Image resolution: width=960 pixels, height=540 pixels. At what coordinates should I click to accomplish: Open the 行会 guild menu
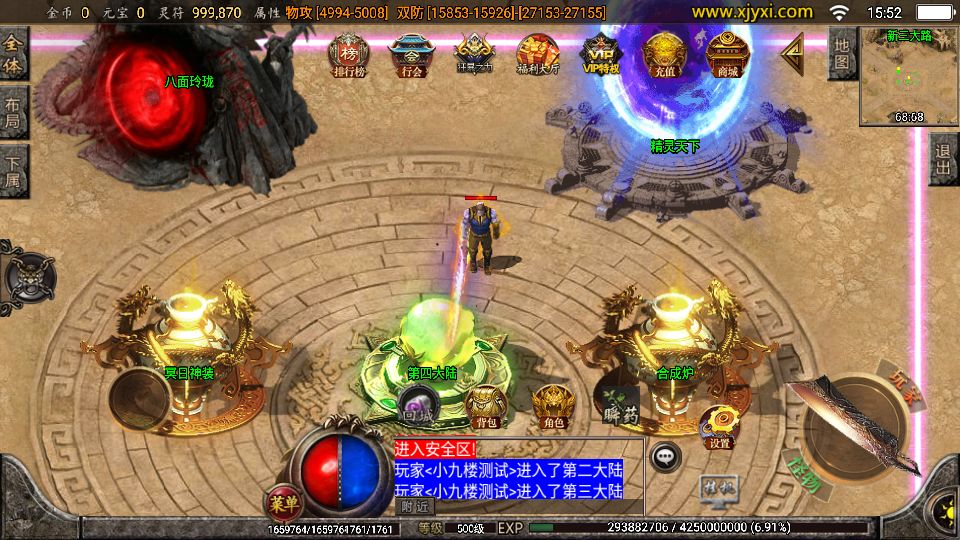[411, 55]
